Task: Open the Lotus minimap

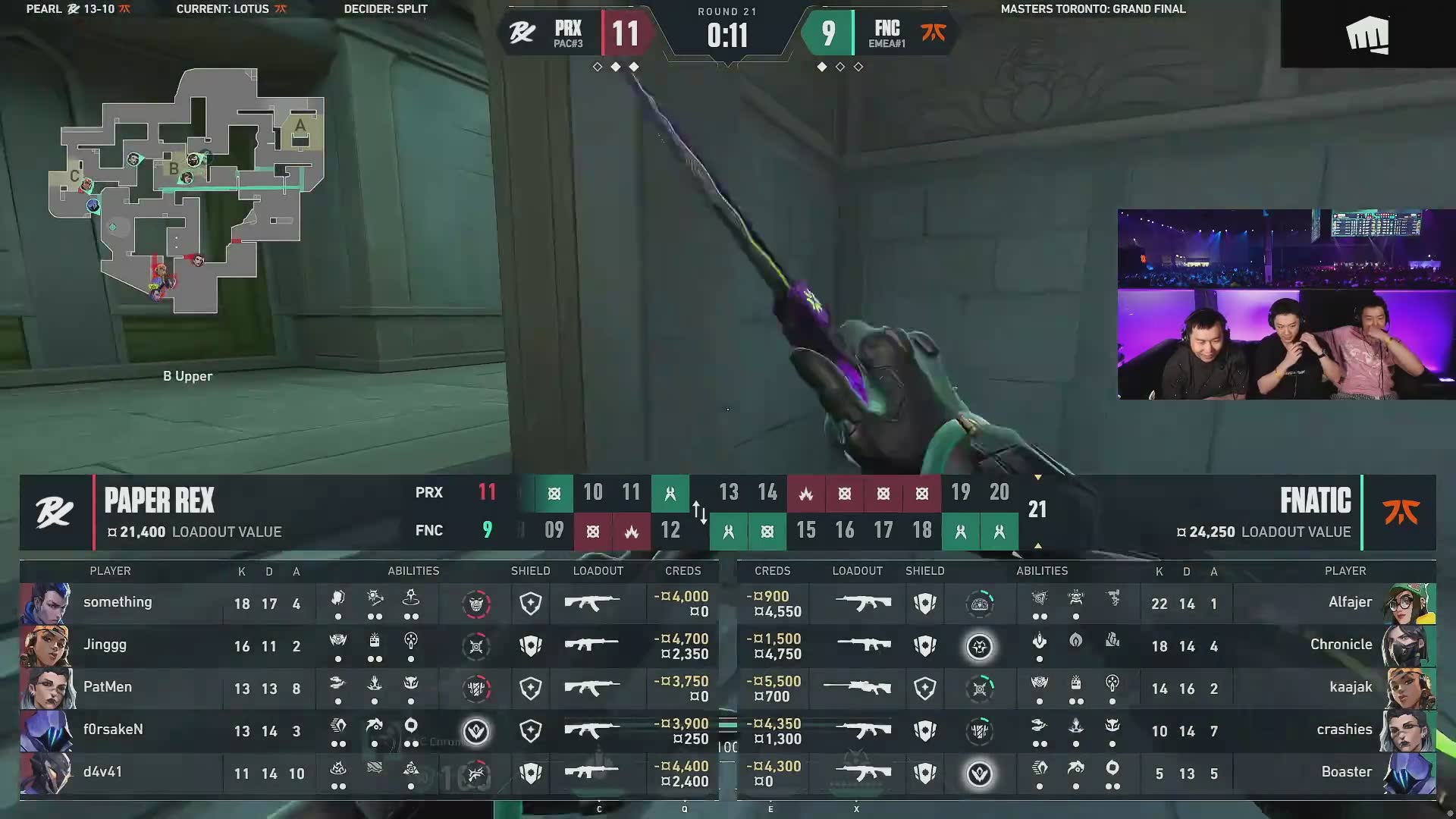Action: pyautogui.click(x=187, y=191)
